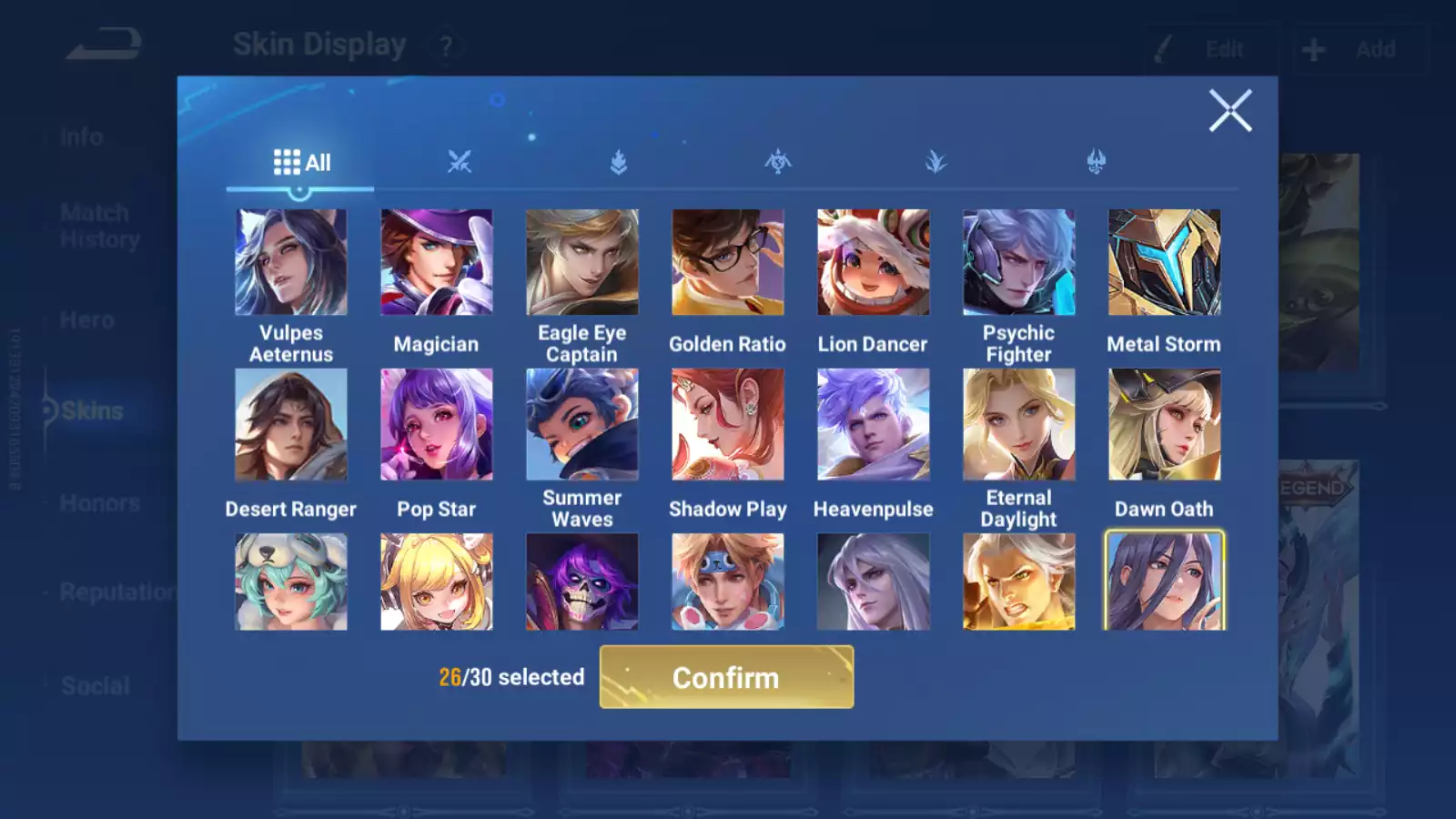
Task: Select the Summer Waves skin
Action: pyautogui.click(x=582, y=424)
